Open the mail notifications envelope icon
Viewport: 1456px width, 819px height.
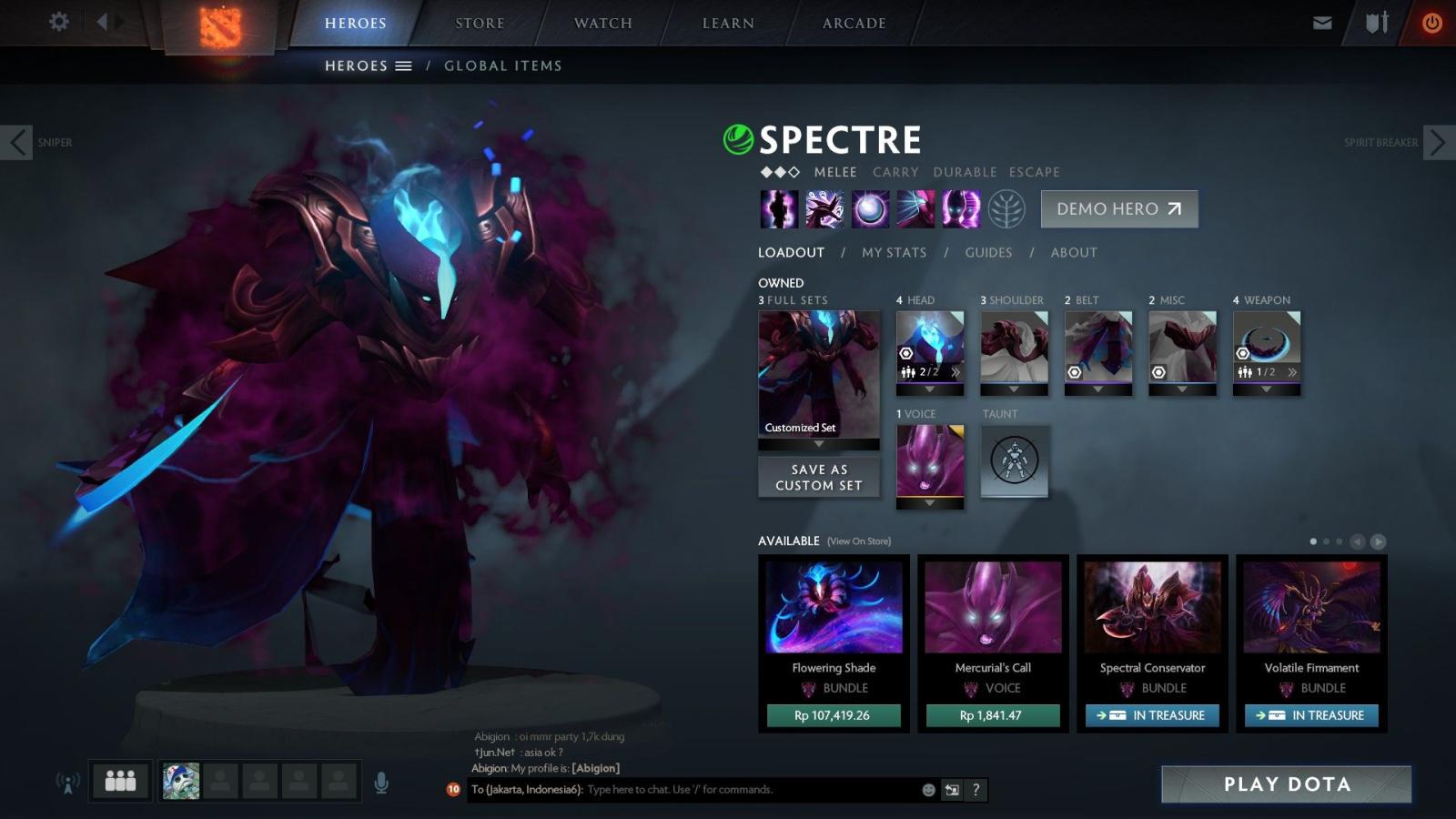[1321, 22]
